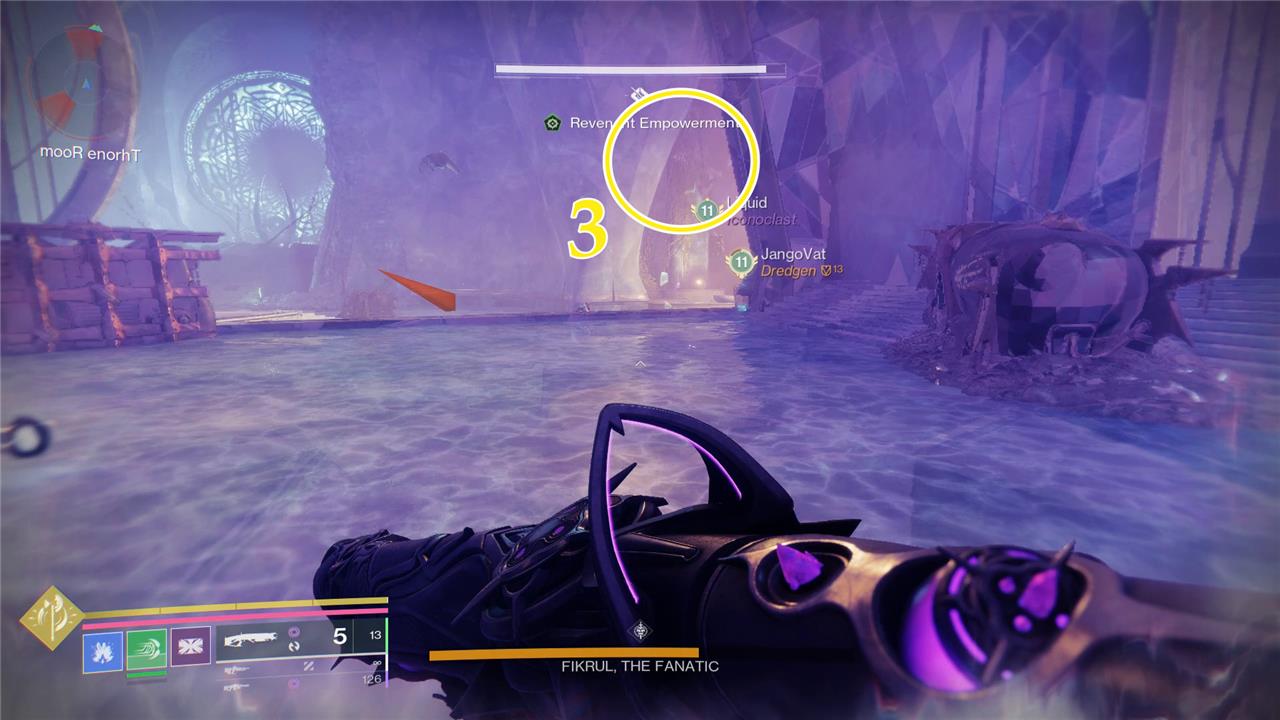This screenshot has height=720, width=1280.
Task: Select the blue grenade ability icon
Action: (x=103, y=651)
